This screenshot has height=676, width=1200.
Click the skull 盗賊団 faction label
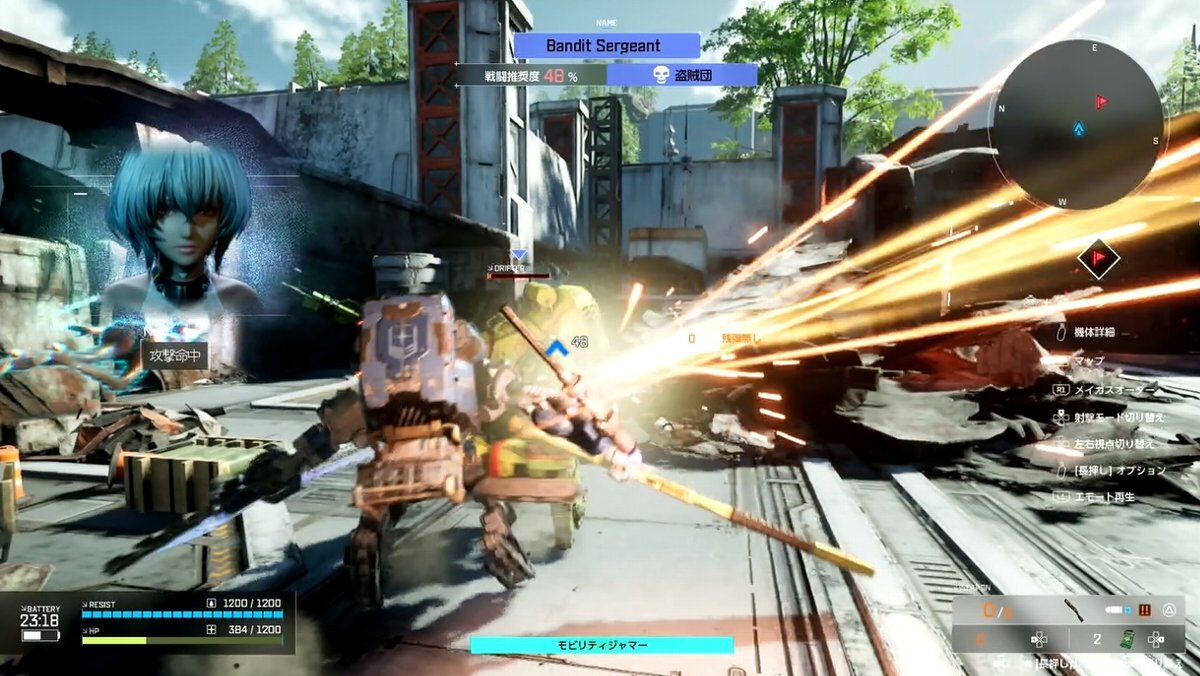coord(682,75)
